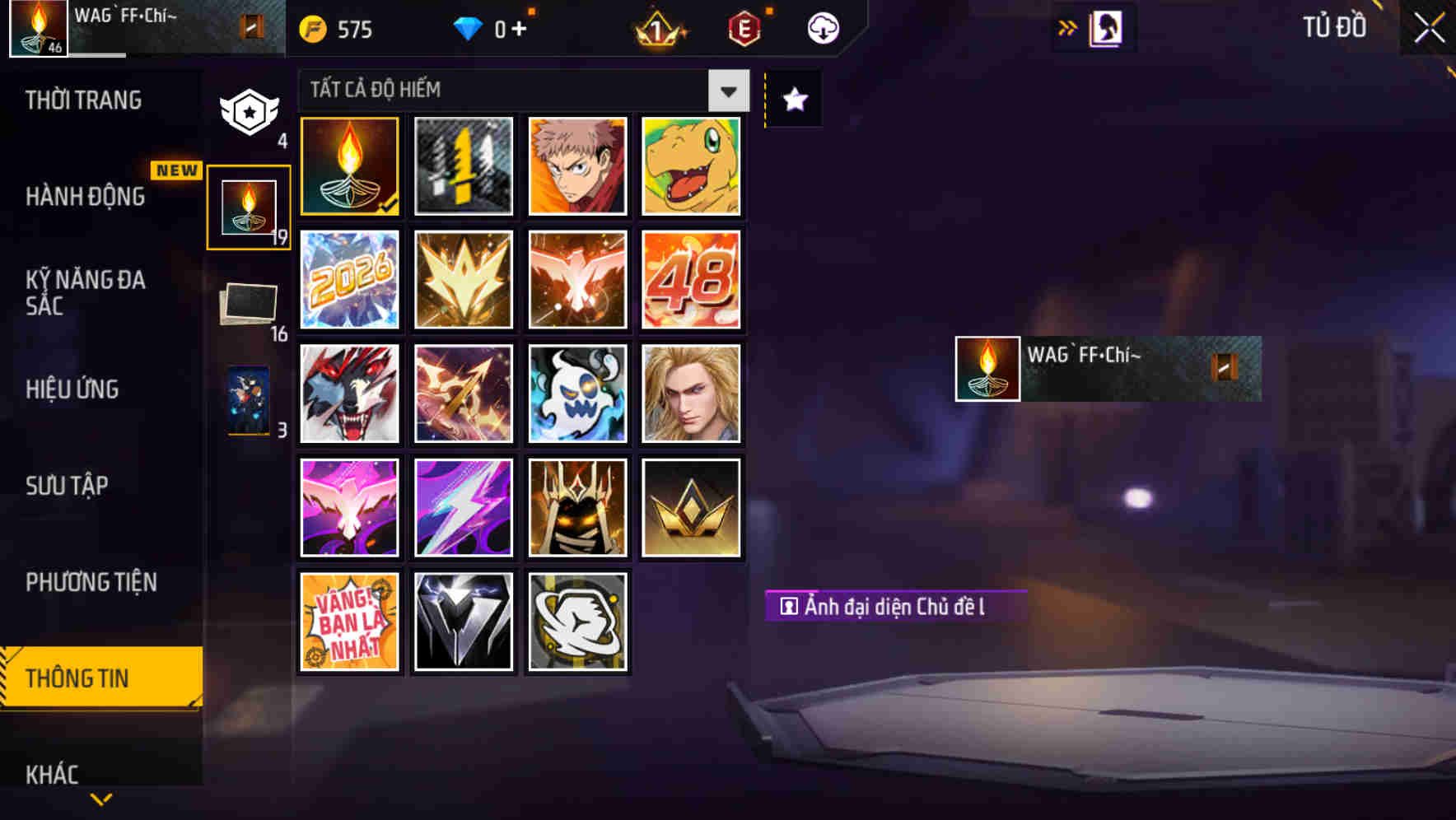Open the HÀNH ĐỘNG tab marked NEW

click(86, 196)
